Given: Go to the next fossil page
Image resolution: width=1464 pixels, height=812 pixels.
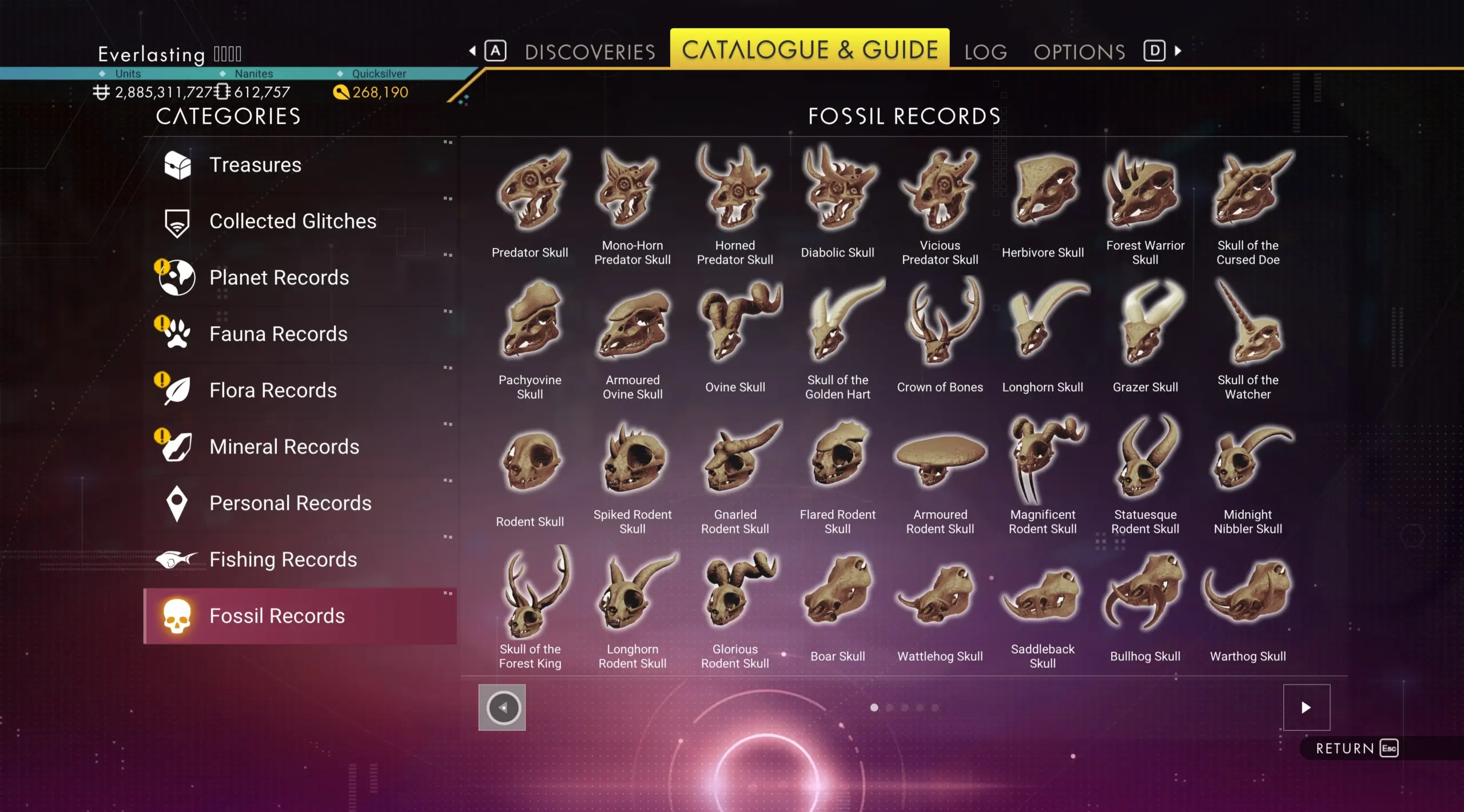Looking at the screenshot, I should click(1306, 707).
